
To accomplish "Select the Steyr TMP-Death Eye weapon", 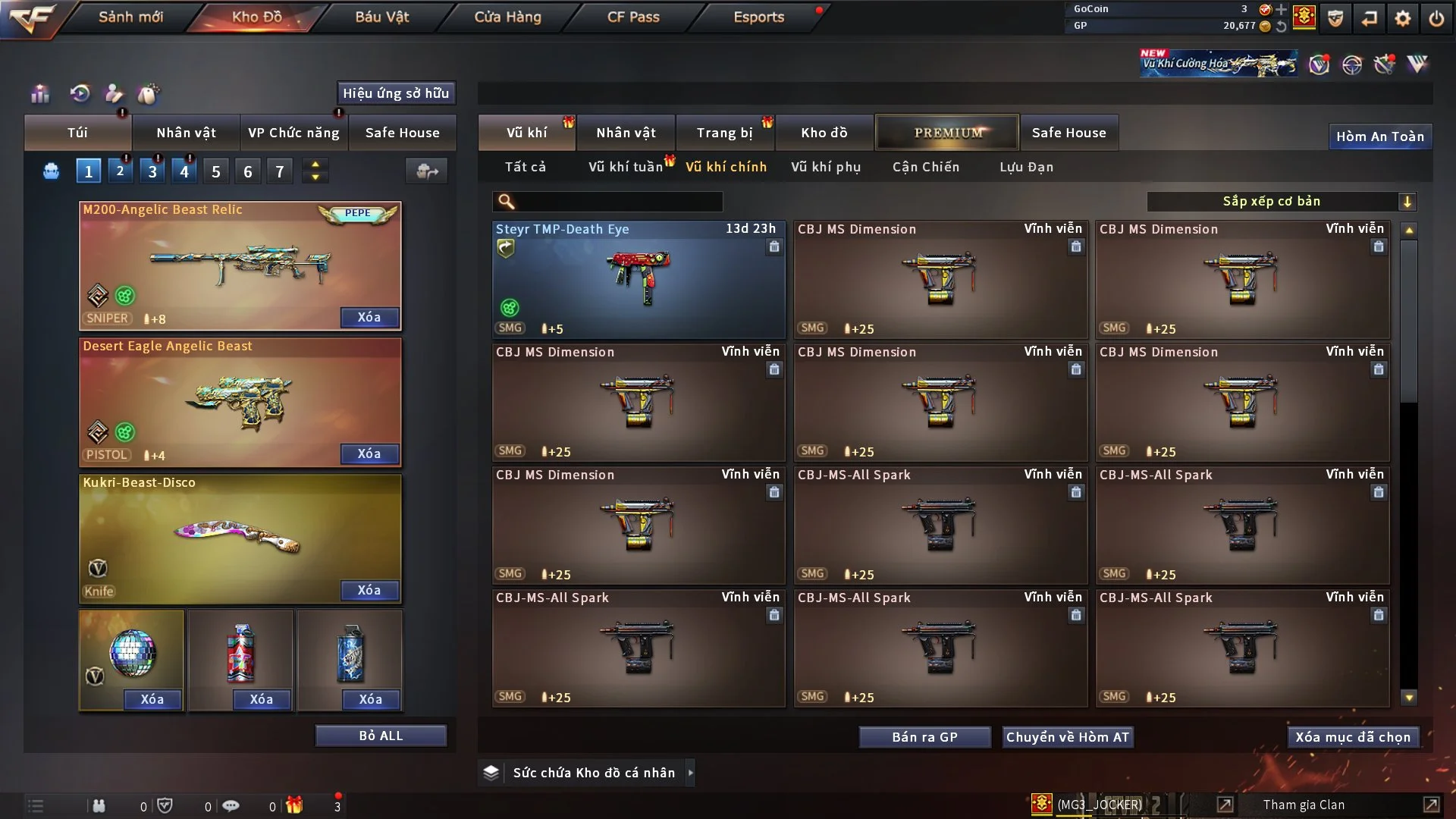I will (638, 279).
